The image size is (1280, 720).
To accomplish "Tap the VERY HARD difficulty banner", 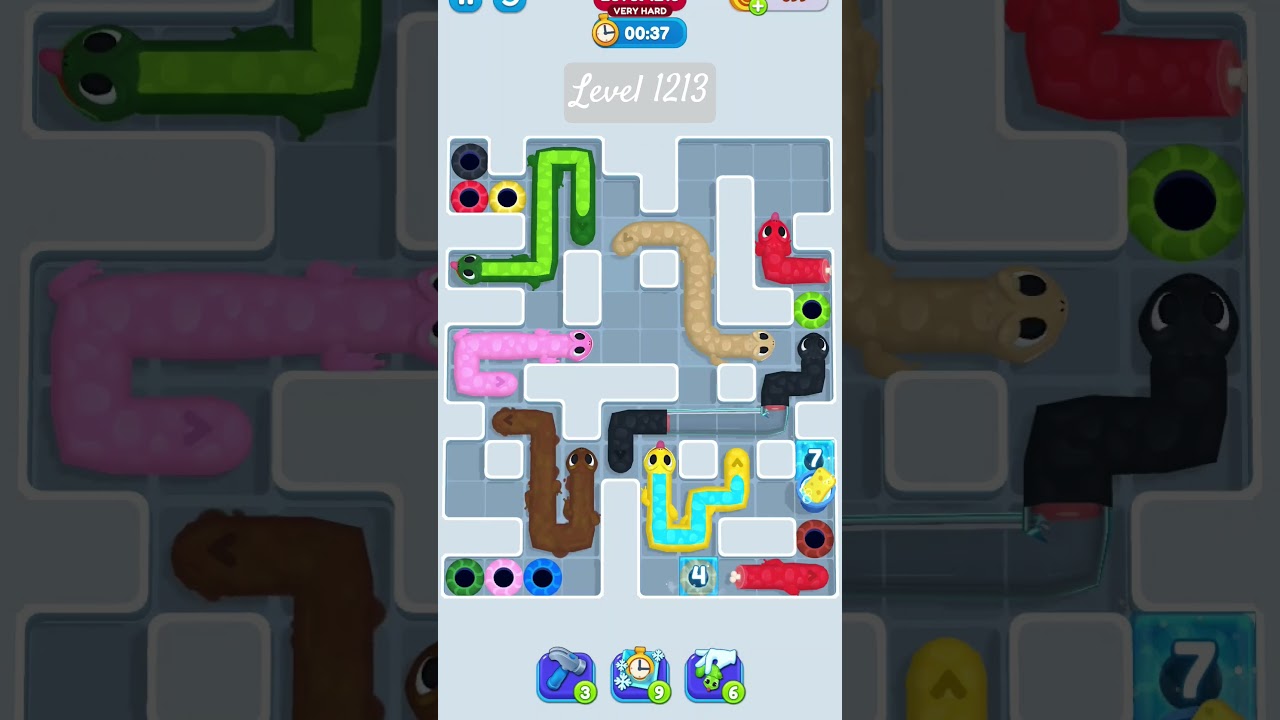I will click(640, 9).
